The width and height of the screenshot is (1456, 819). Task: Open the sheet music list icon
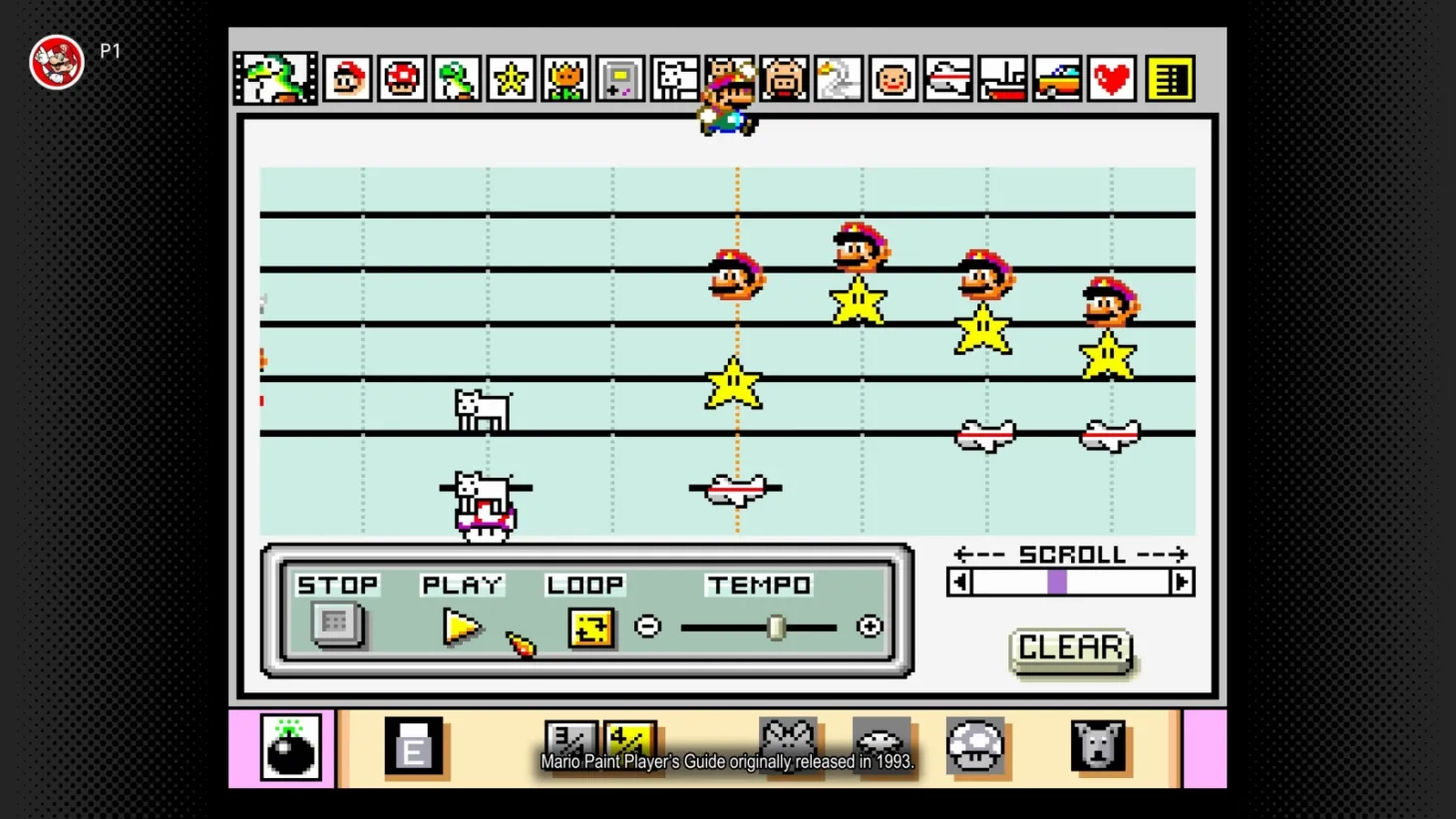pos(1170,79)
